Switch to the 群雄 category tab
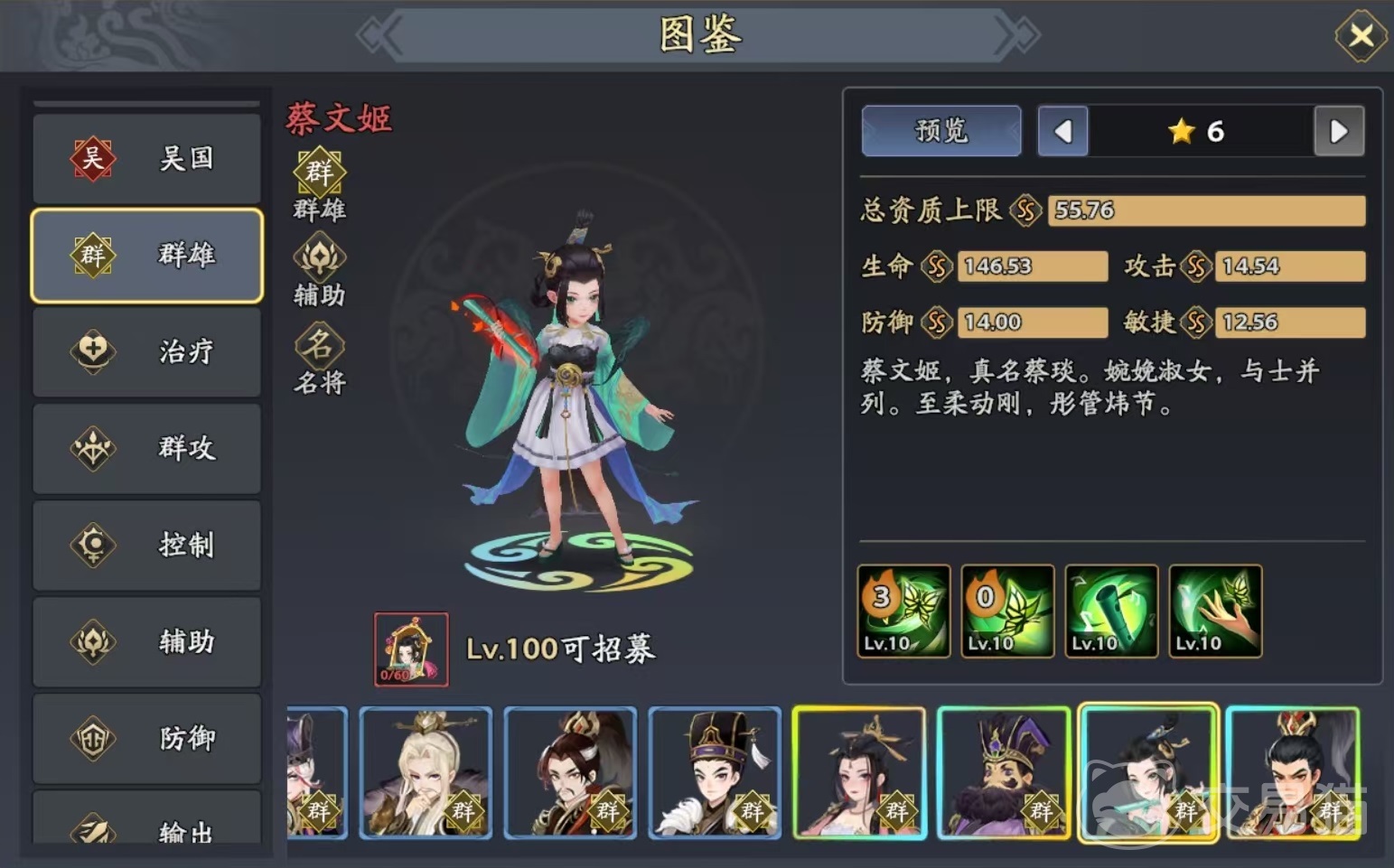 pos(147,255)
